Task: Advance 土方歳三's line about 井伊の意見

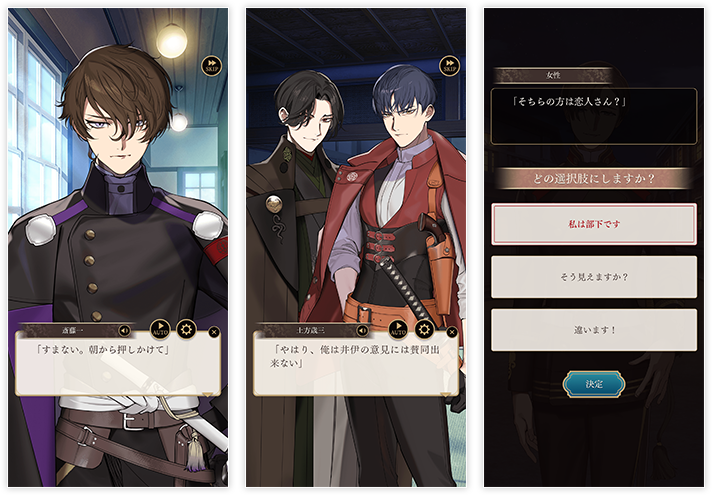Action: (x=356, y=366)
